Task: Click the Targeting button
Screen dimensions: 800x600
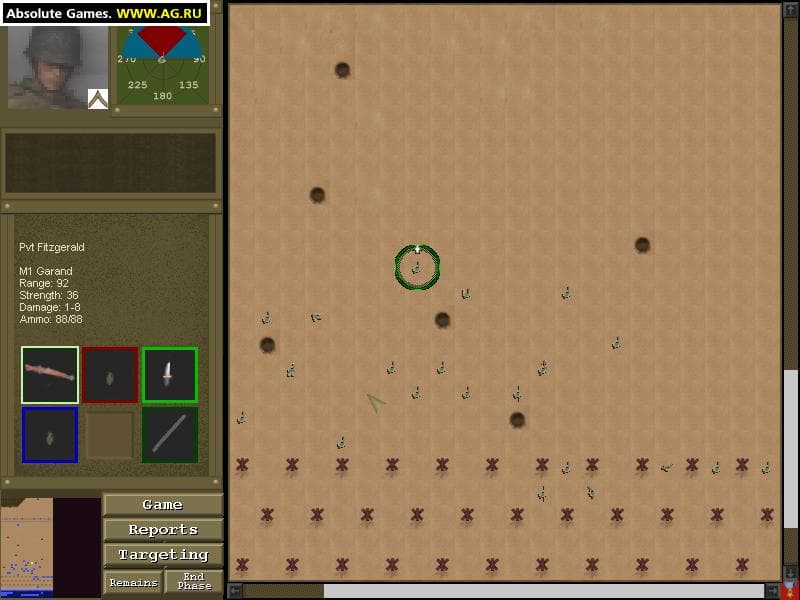Action: click(x=163, y=555)
